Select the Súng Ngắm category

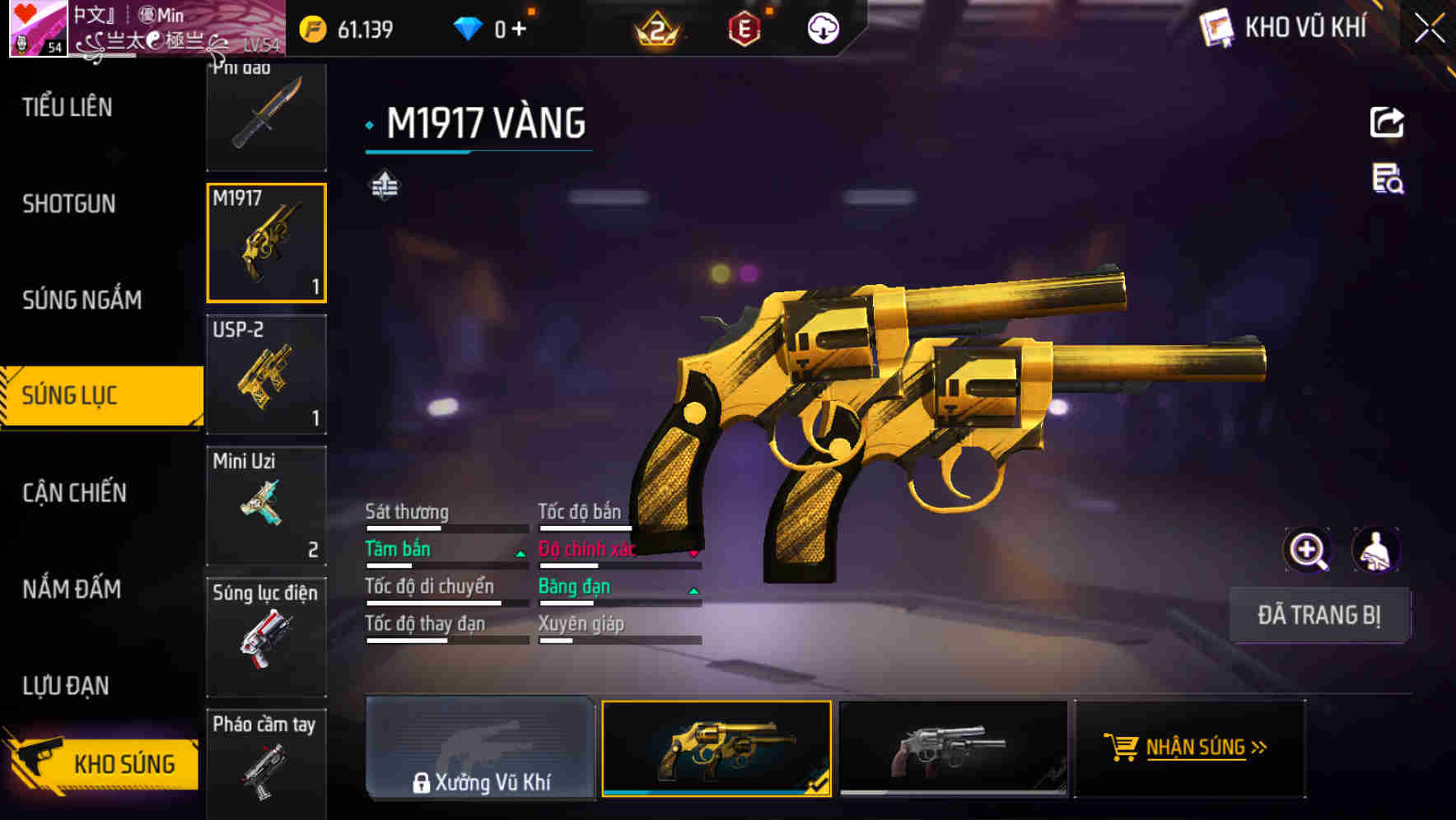coord(82,300)
